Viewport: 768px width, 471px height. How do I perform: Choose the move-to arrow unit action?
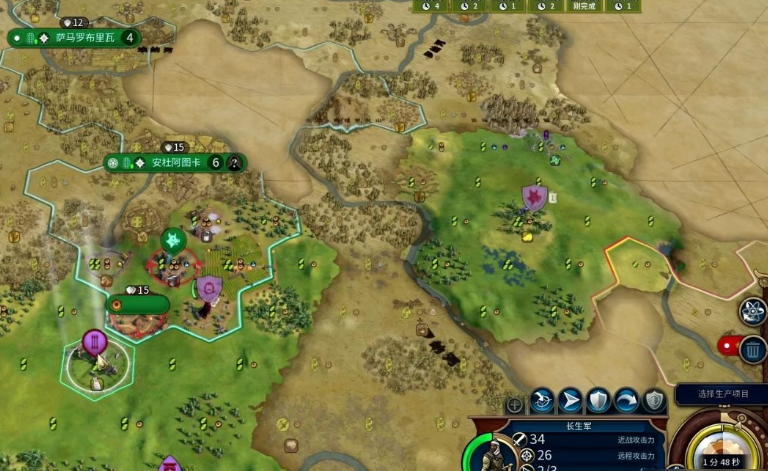click(x=570, y=401)
